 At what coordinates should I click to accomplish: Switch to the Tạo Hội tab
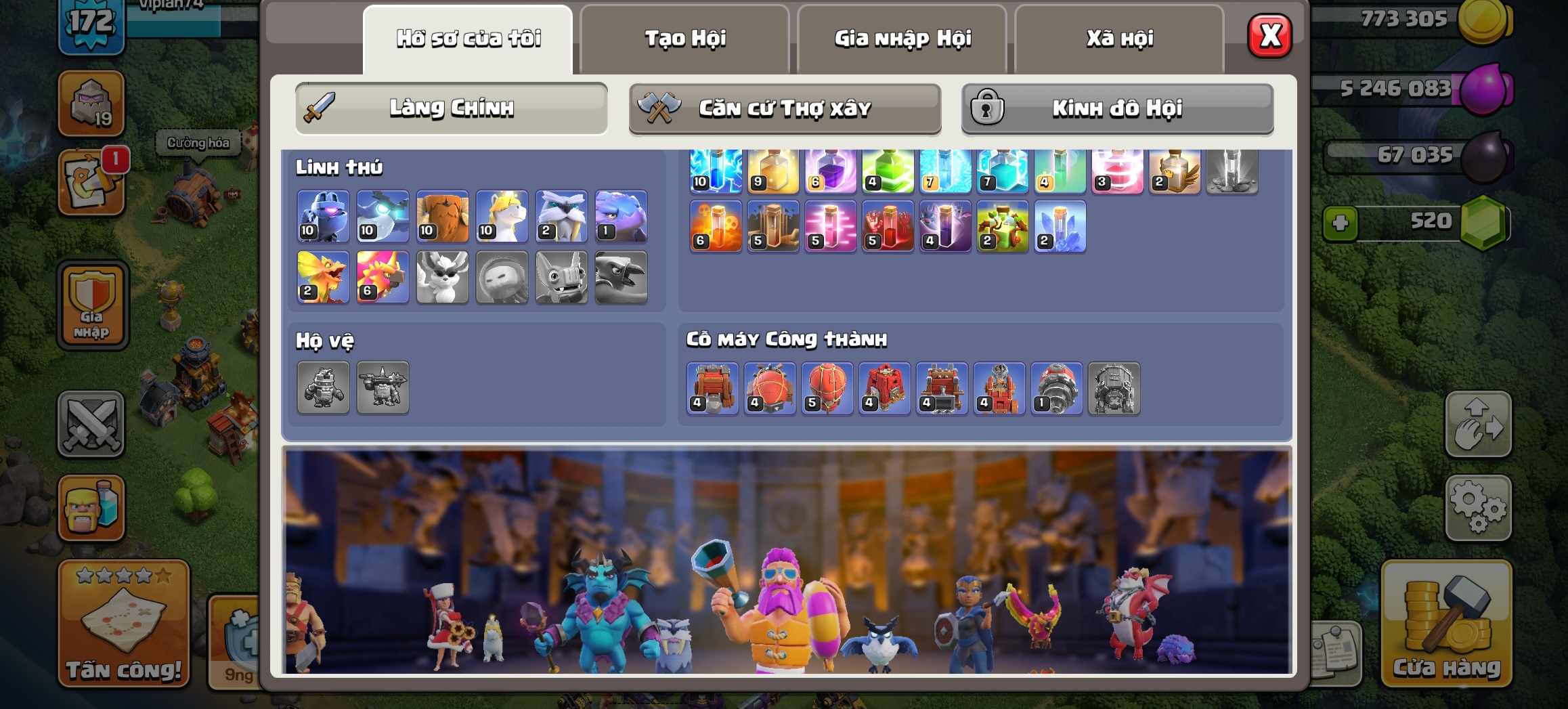tap(684, 39)
